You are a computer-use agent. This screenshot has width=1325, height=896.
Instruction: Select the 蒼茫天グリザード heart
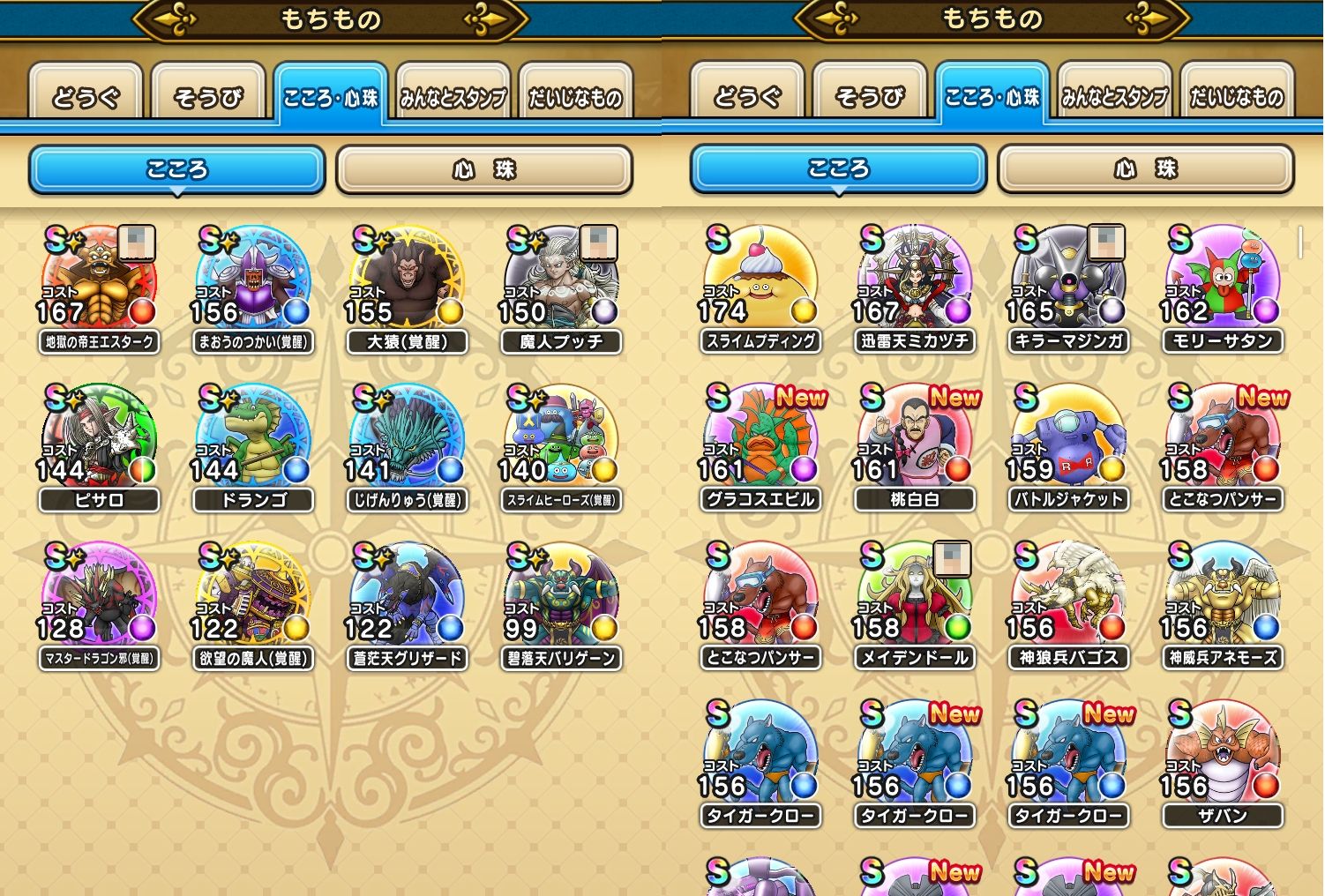(407, 597)
